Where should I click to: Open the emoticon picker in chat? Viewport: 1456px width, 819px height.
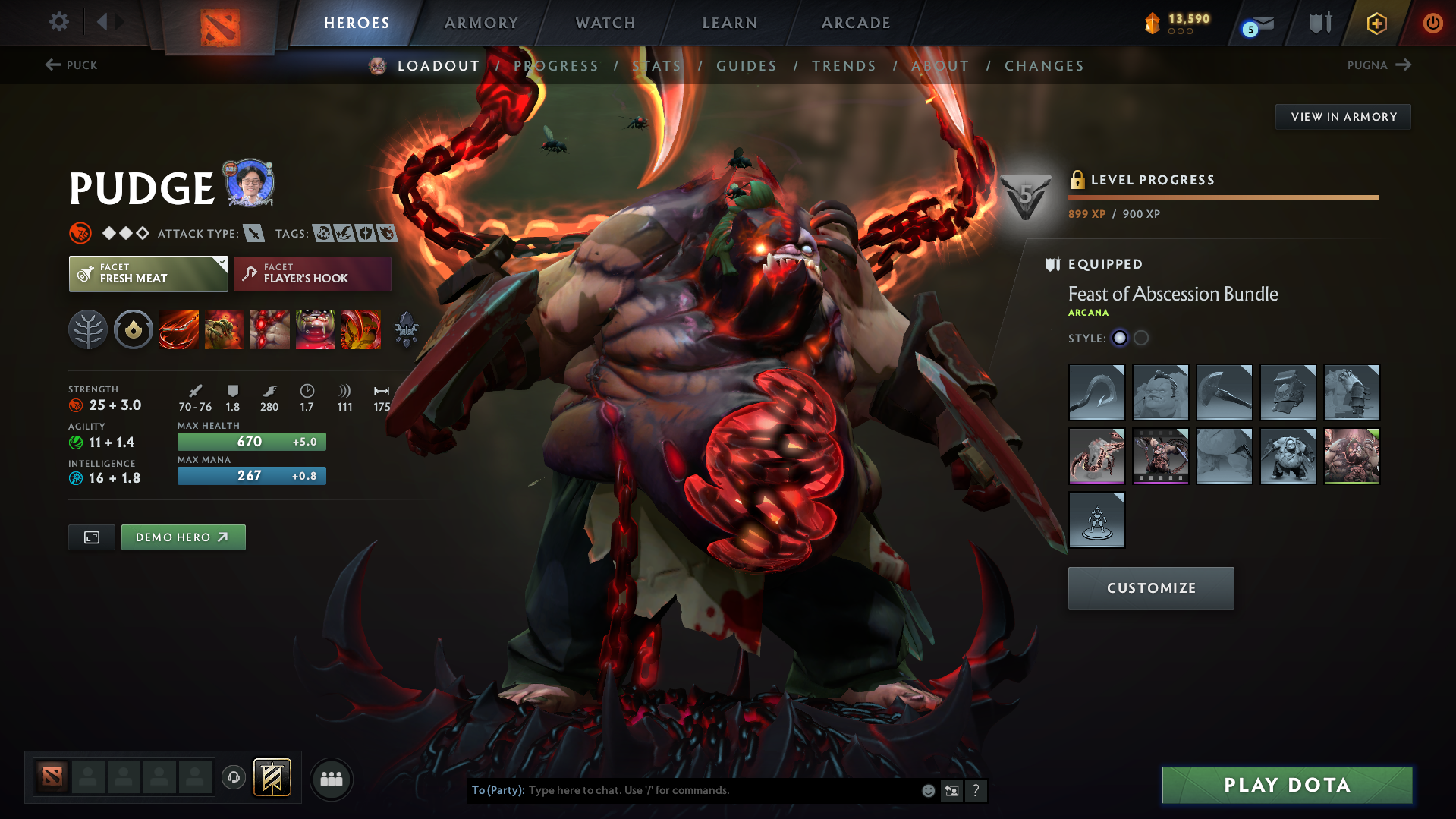pos(927,790)
